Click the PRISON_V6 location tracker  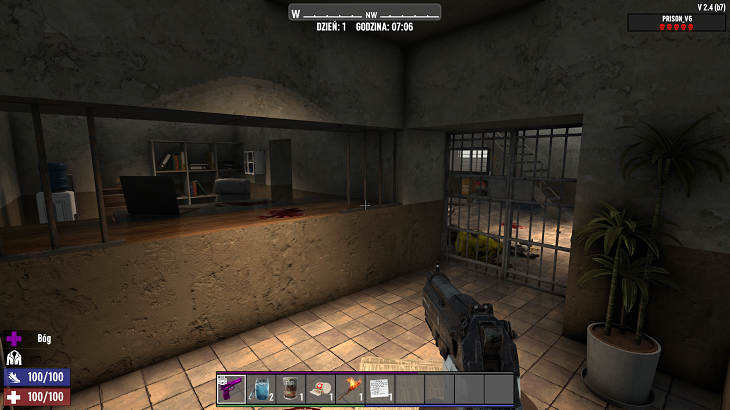677,22
